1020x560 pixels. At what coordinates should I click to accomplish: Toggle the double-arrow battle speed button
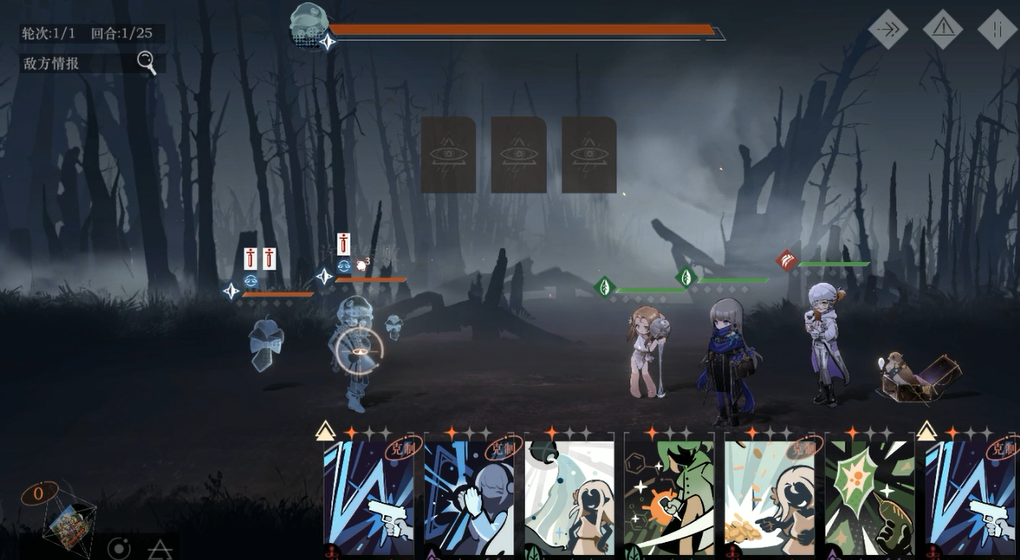tap(887, 30)
